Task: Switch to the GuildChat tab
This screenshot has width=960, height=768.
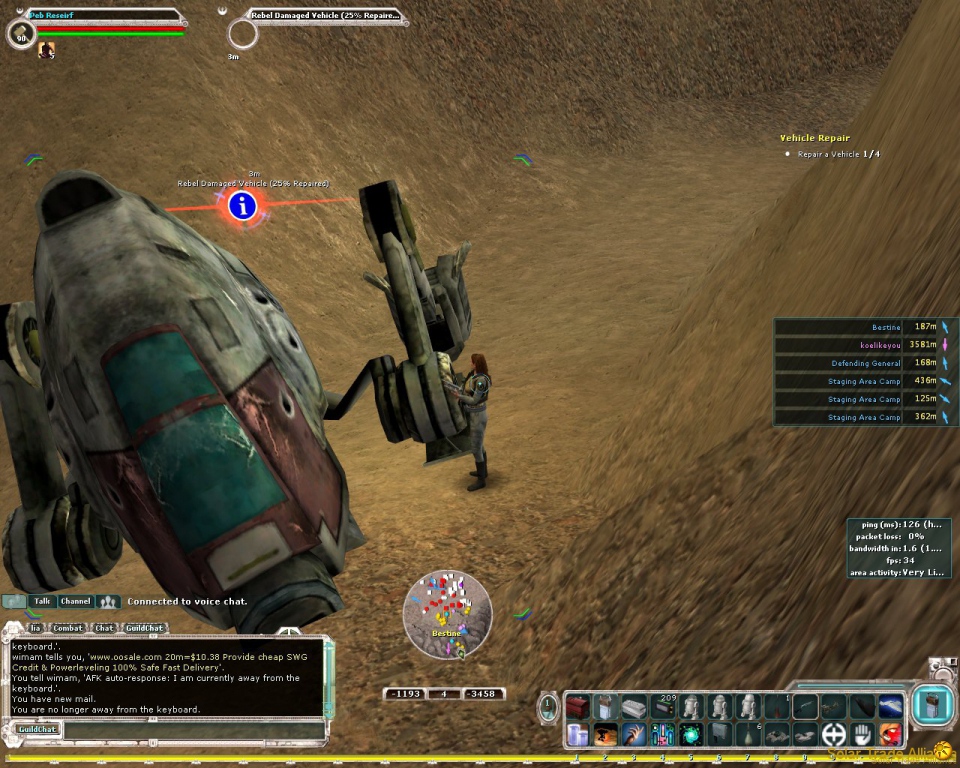Action: (x=144, y=628)
